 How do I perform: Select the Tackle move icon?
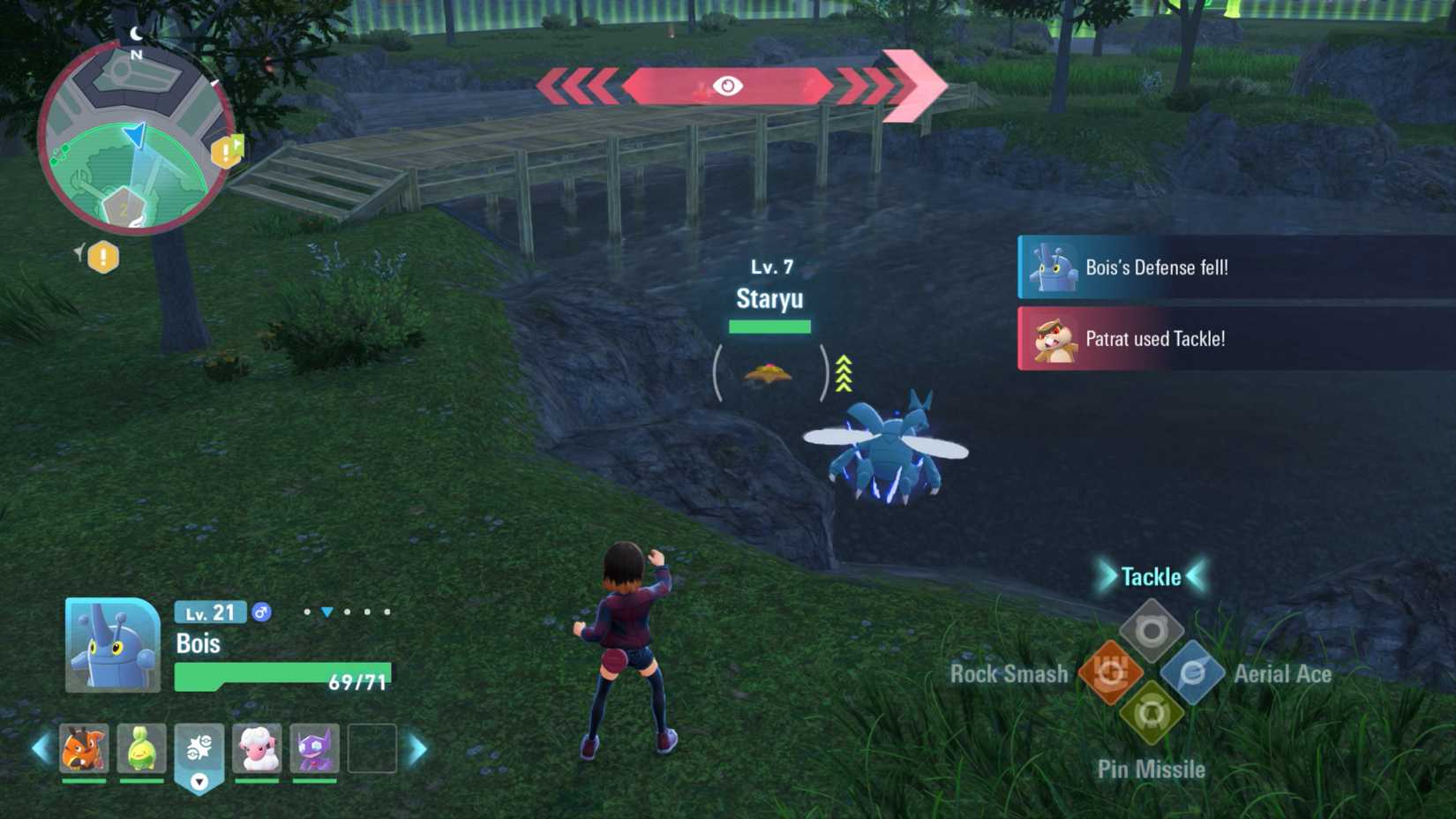[1153, 628]
